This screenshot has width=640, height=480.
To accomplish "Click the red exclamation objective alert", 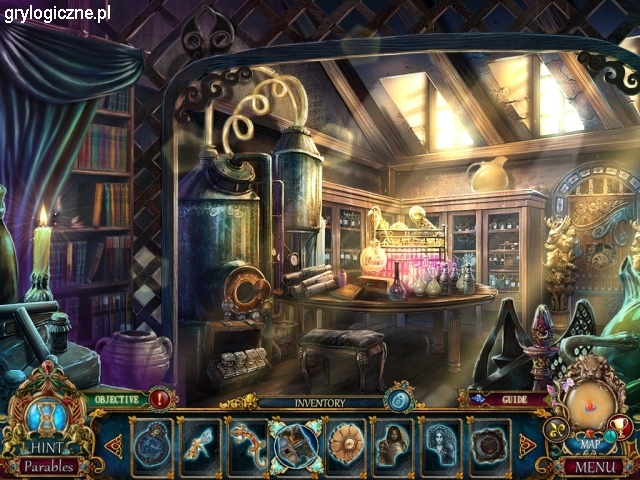I will pos(160,400).
